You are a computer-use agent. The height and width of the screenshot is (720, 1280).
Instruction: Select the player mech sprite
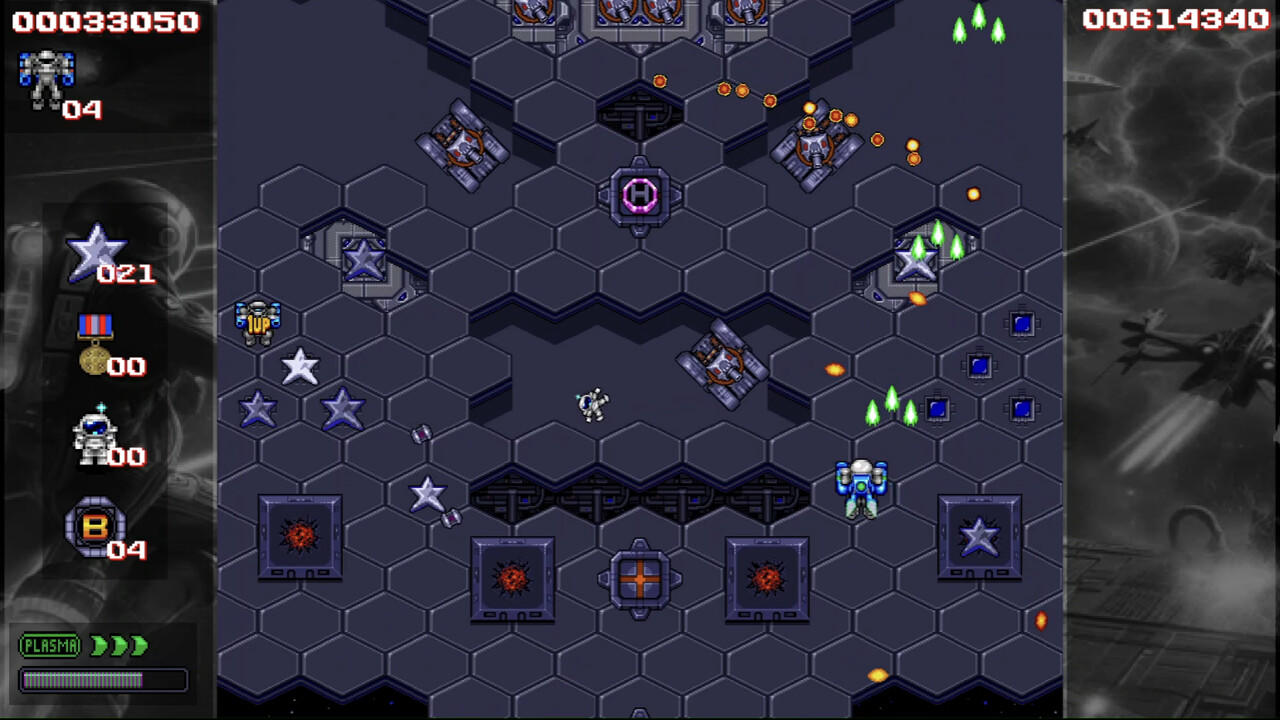[x=860, y=487]
